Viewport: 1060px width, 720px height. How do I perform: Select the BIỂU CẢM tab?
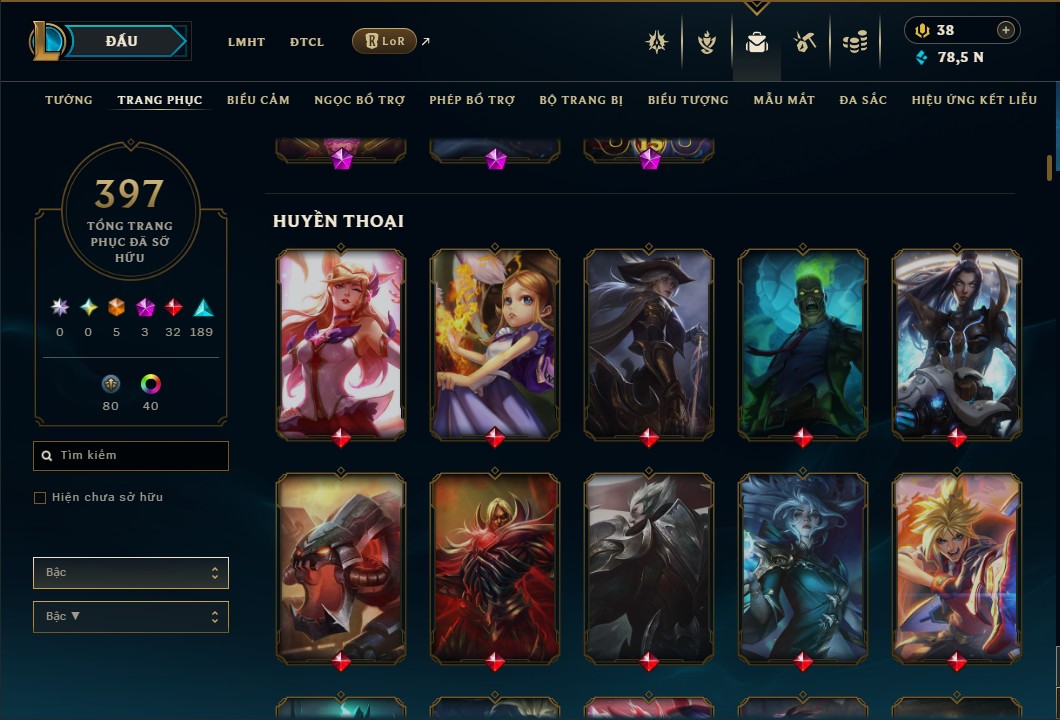(x=258, y=100)
